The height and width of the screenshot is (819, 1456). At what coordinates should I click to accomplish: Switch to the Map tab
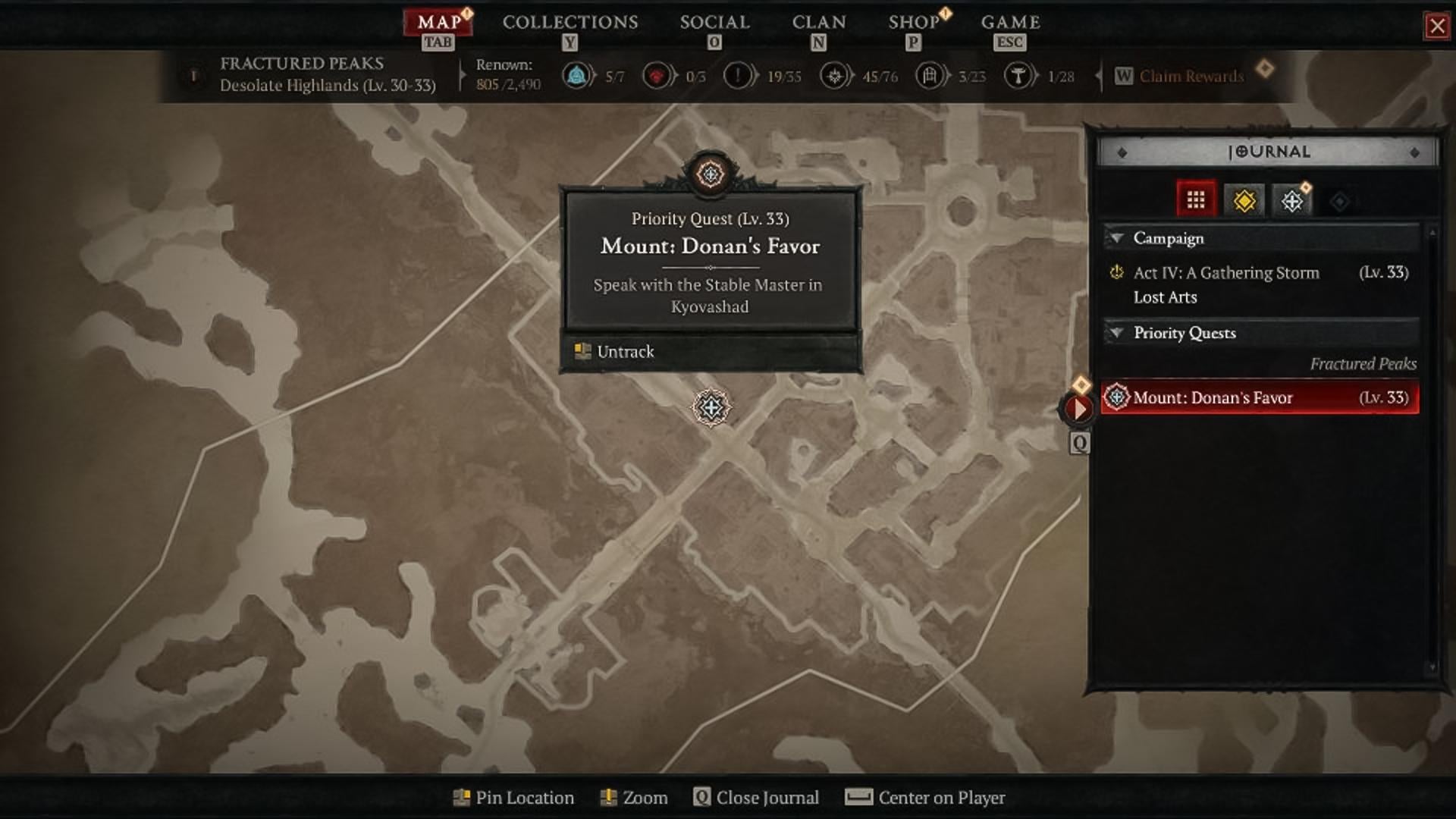[439, 22]
